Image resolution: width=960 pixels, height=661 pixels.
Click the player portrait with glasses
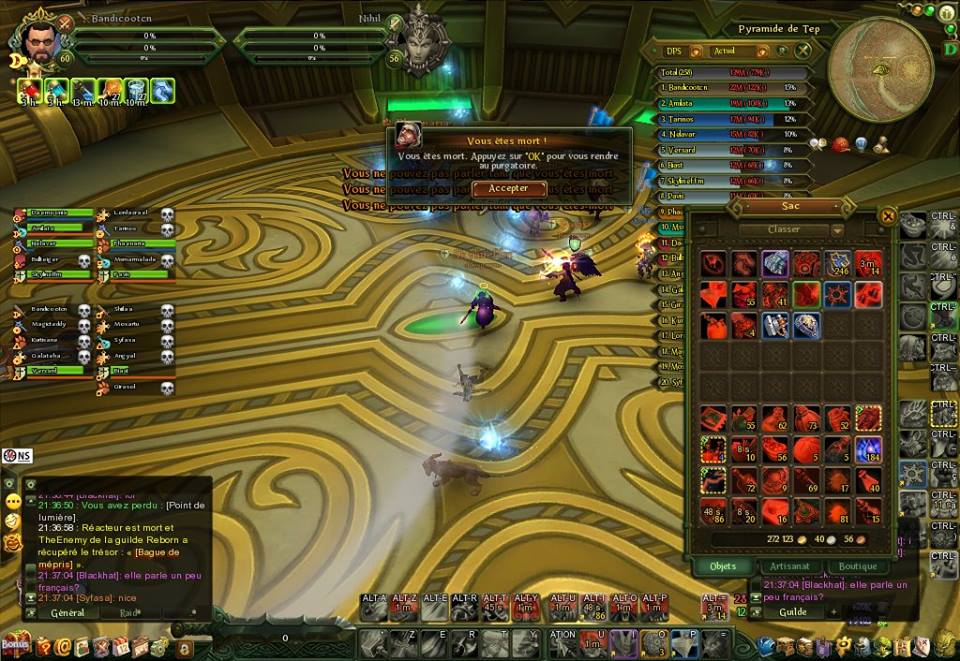[40, 43]
